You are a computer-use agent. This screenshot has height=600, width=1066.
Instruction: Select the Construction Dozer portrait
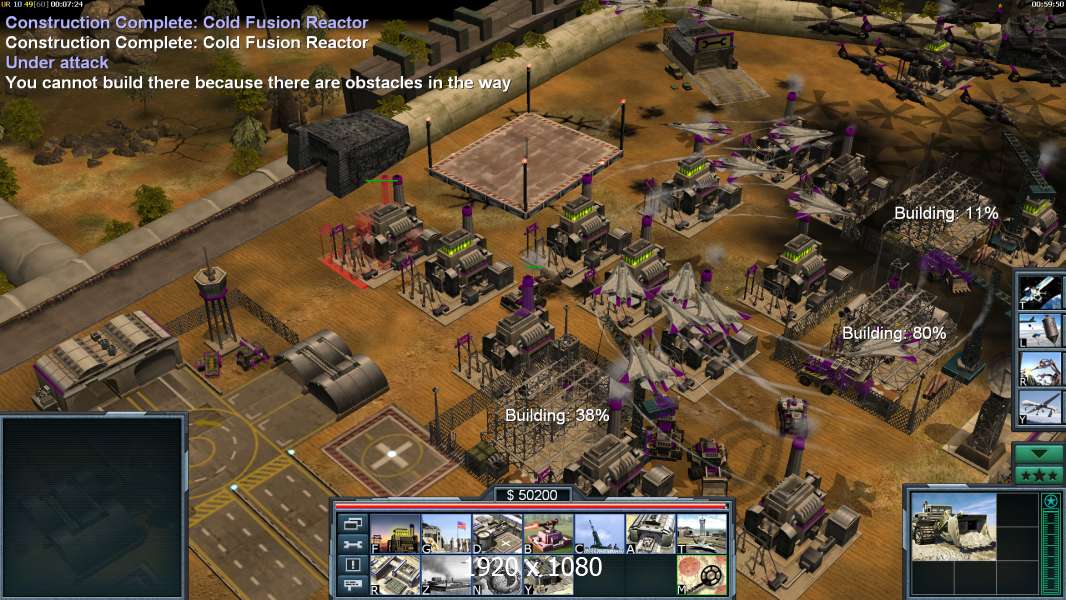click(x=953, y=525)
